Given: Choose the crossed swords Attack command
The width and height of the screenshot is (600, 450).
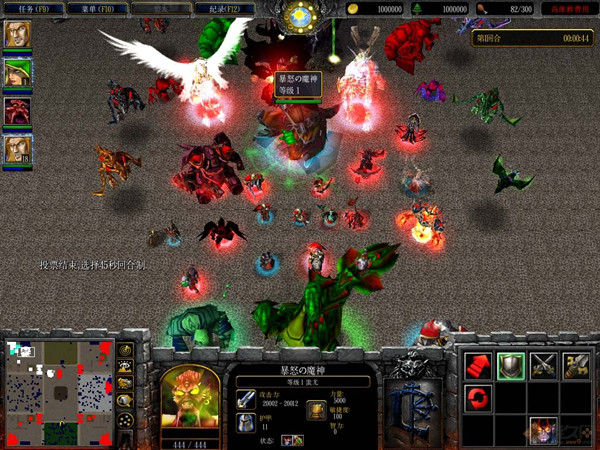Looking at the screenshot, I should click(x=544, y=365).
